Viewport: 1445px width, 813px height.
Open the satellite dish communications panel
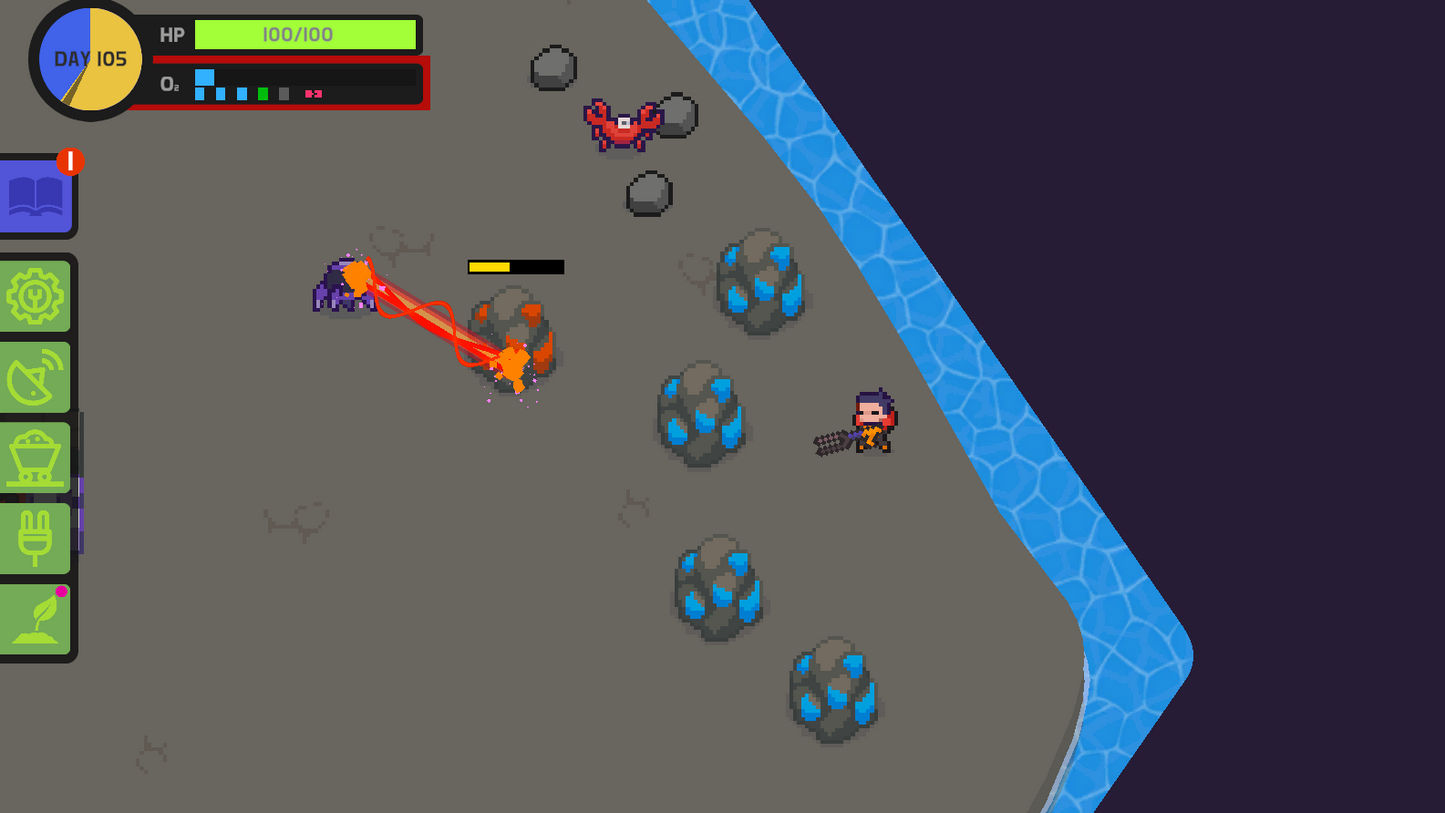(x=35, y=375)
